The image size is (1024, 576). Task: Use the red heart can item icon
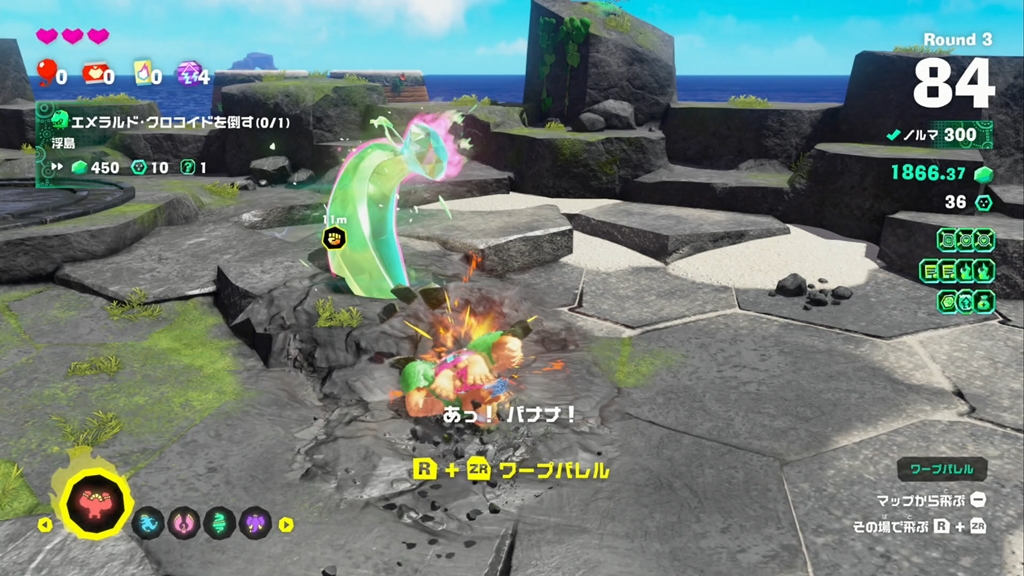[x=92, y=72]
